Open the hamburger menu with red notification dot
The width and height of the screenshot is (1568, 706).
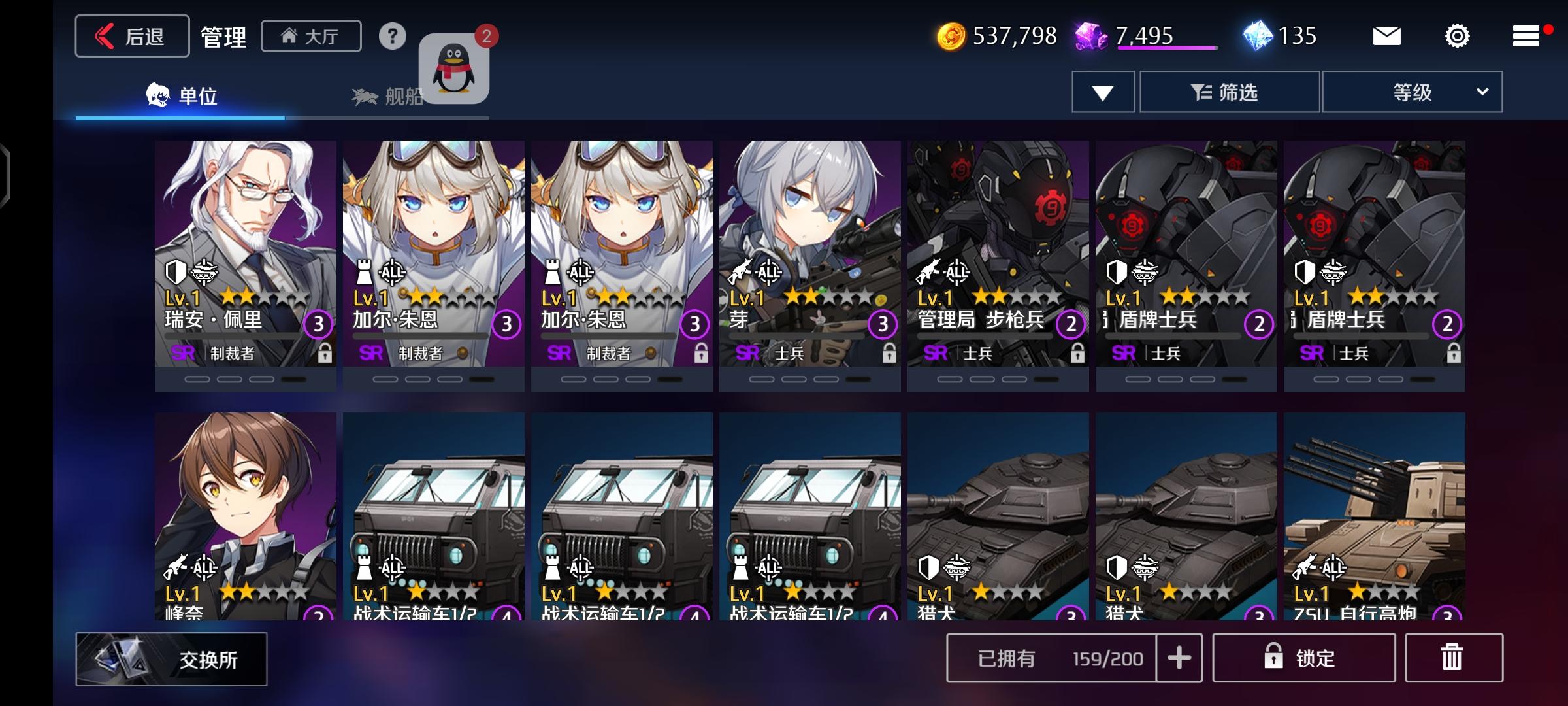(1527, 37)
